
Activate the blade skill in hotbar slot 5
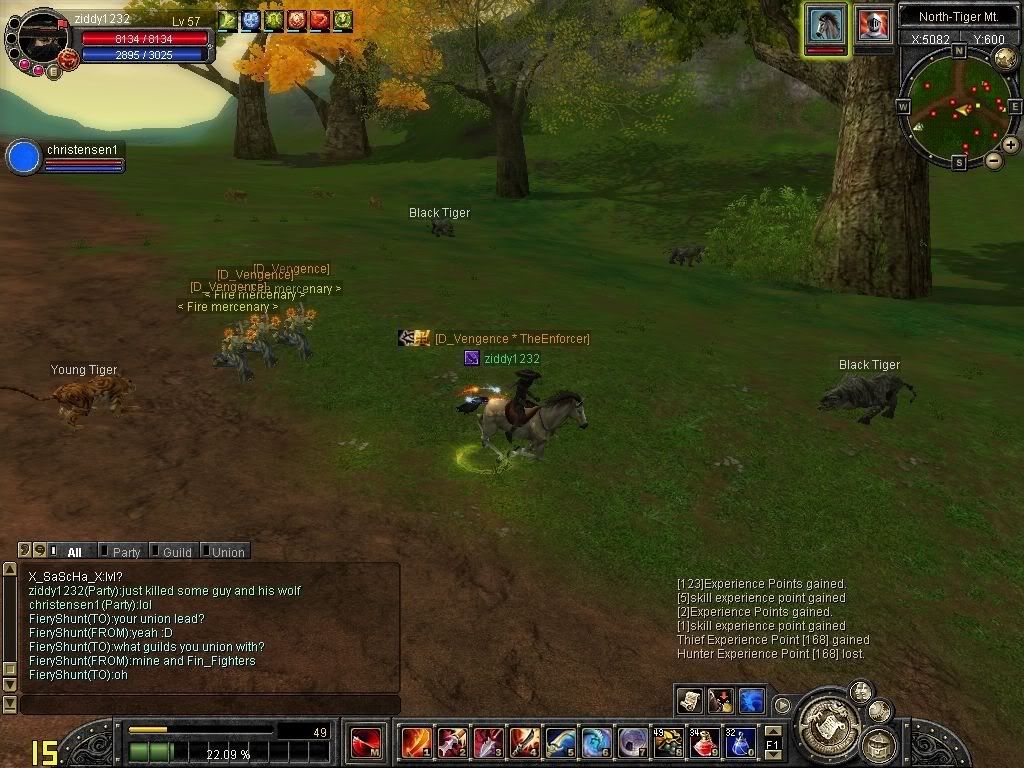coord(561,742)
